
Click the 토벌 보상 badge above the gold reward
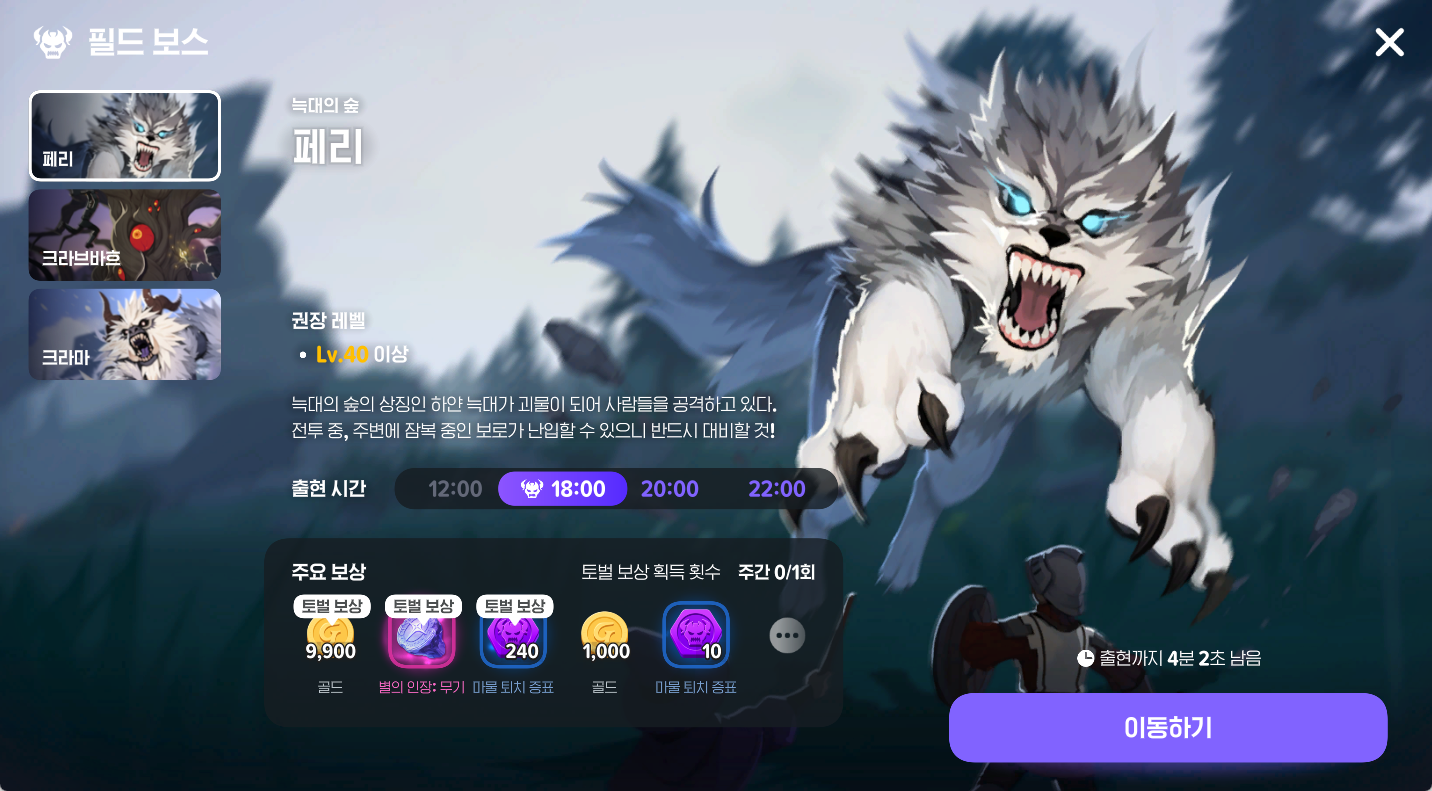tap(330, 605)
